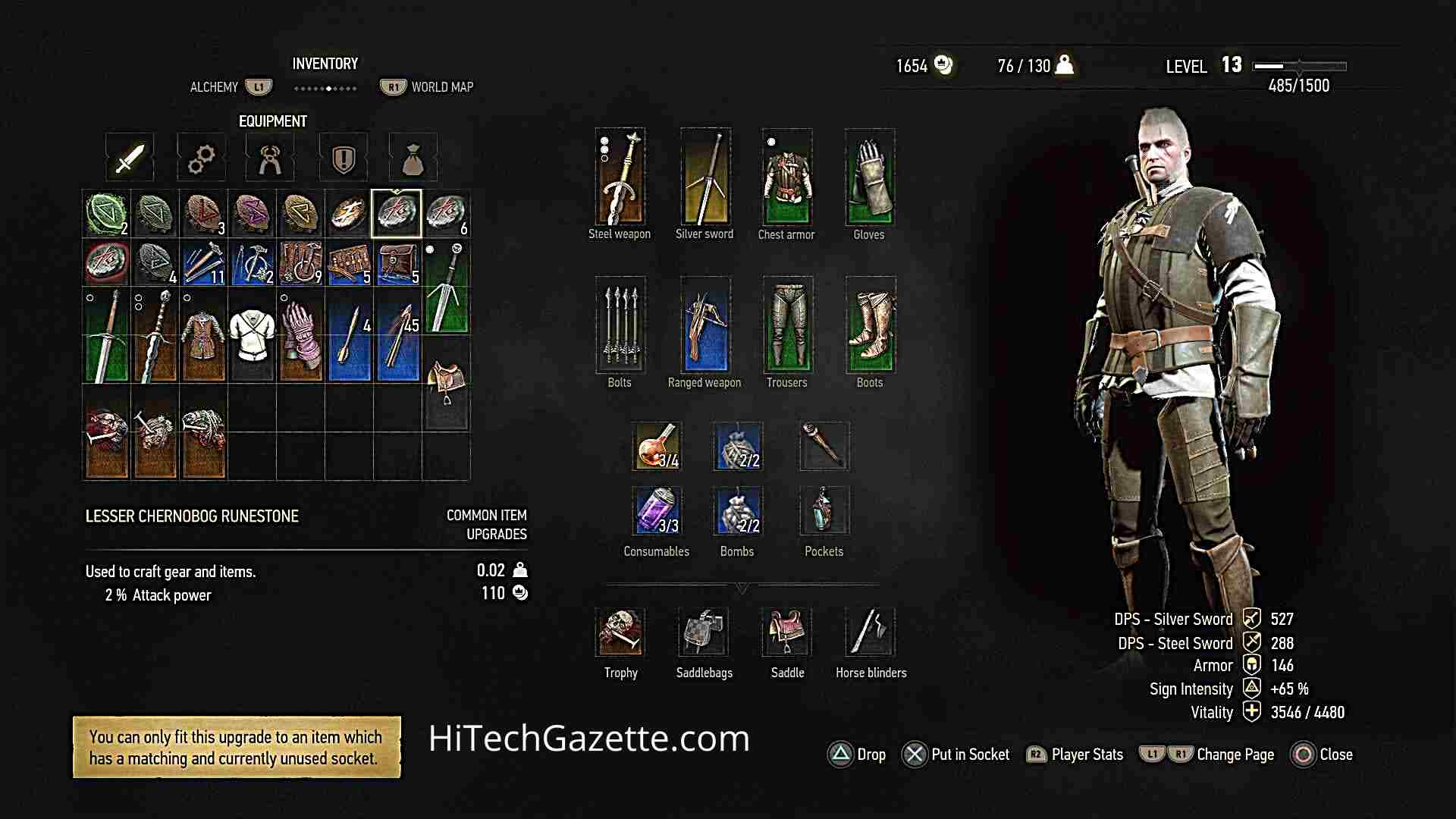Select the weapons equipment tab with sword icon
This screenshot has height=819, width=1456.
point(129,157)
